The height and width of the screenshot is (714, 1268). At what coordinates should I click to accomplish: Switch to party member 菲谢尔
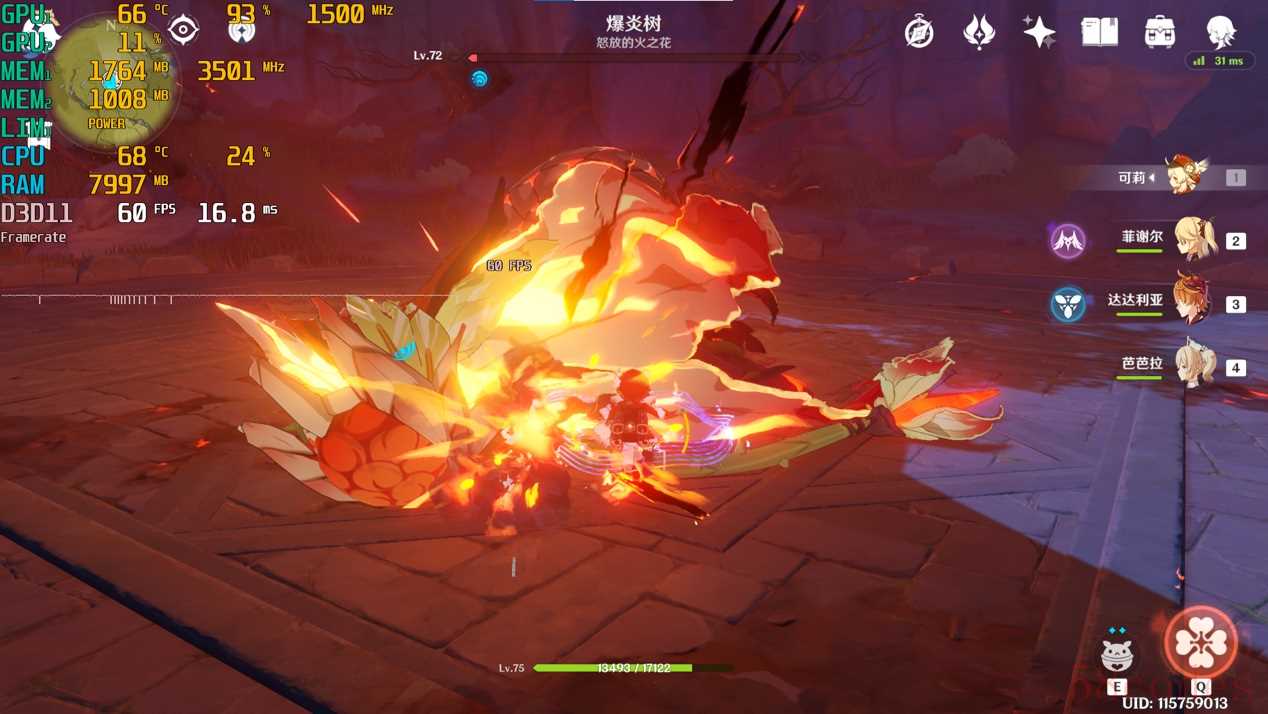coord(1194,240)
